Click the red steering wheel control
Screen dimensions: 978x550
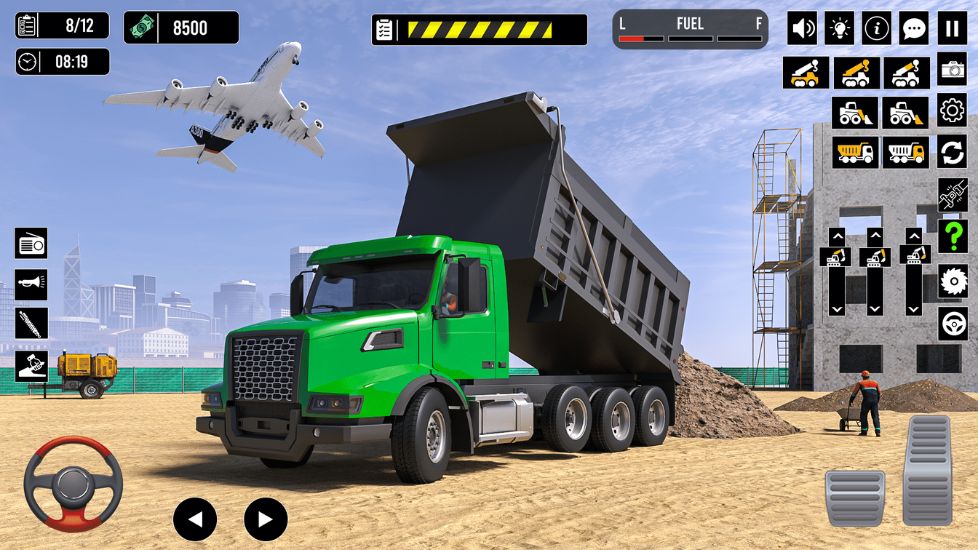72,484
